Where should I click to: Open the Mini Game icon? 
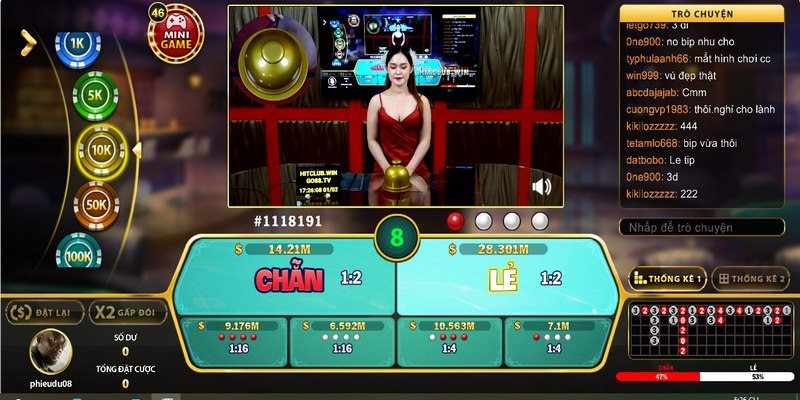coord(175,36)
